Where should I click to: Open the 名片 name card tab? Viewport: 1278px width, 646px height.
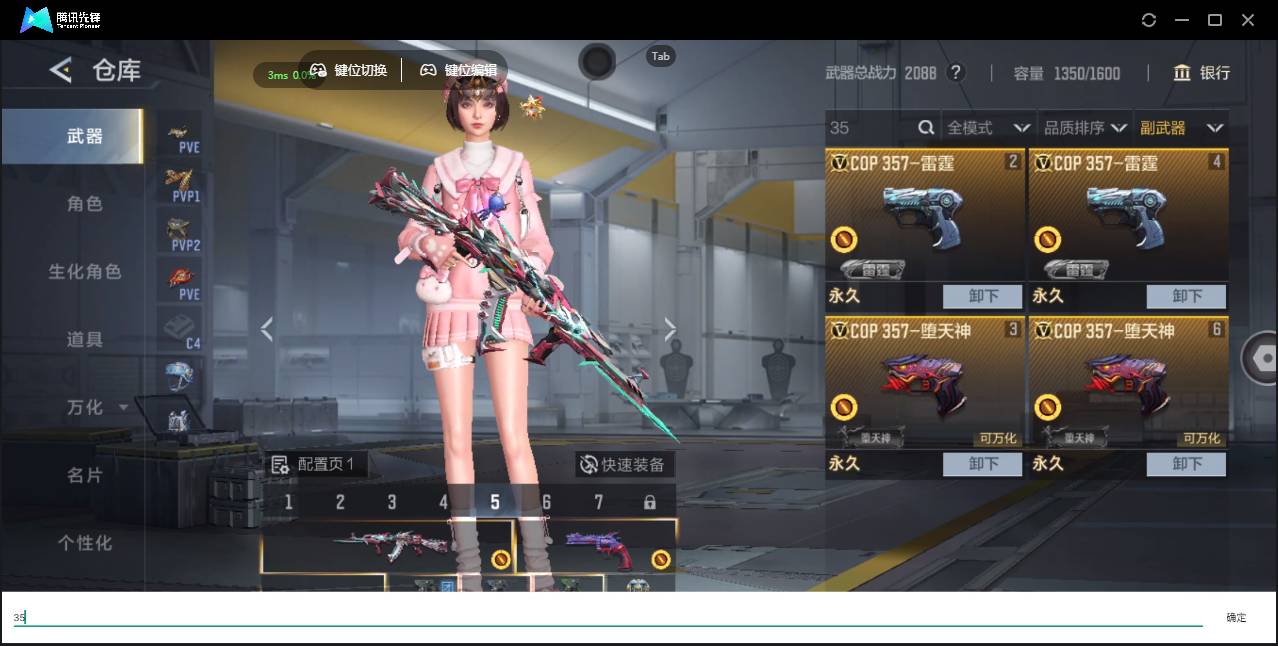[x=85, y=475]
